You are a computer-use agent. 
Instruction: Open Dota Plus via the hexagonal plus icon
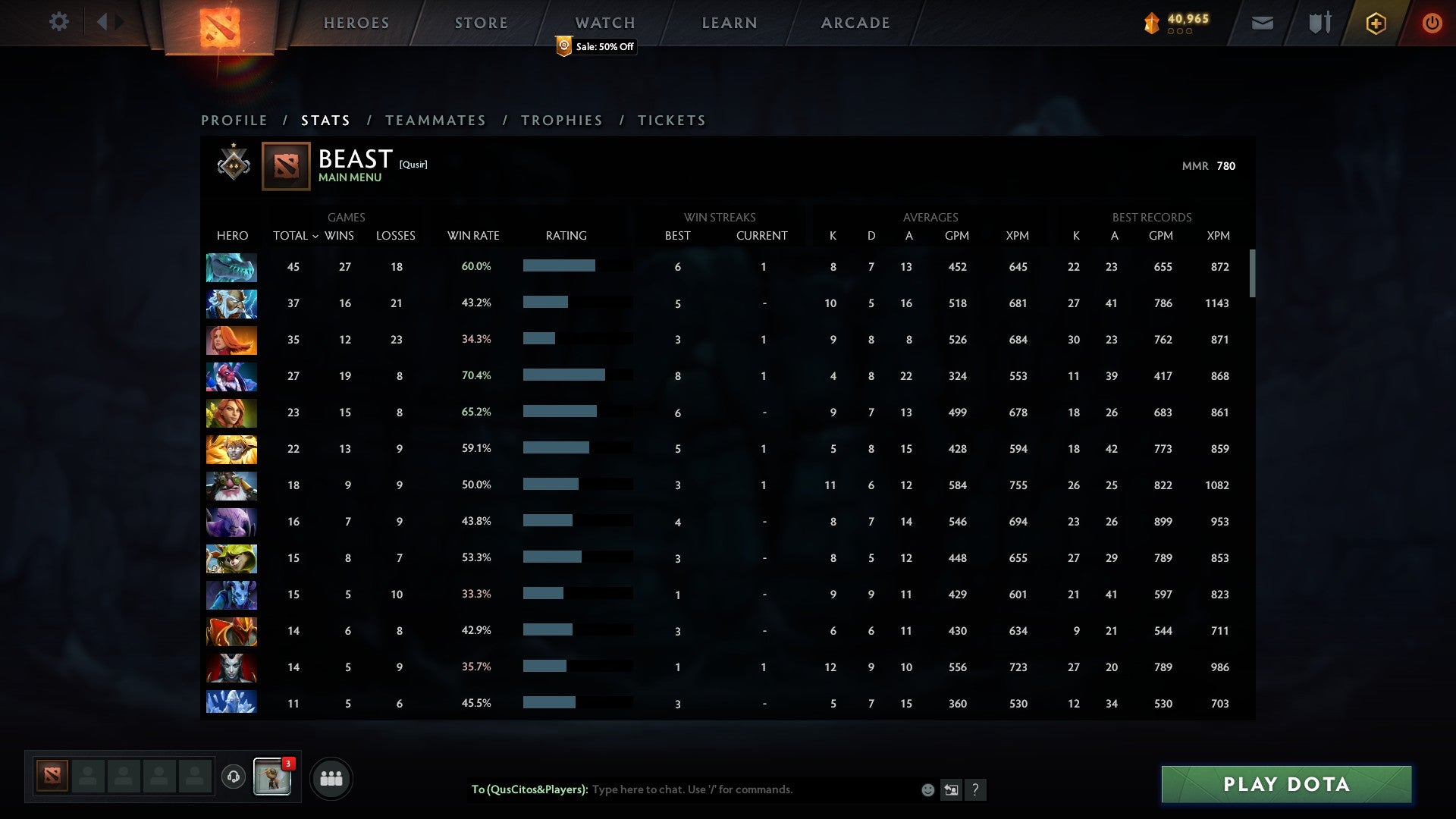pos(1376,23)
